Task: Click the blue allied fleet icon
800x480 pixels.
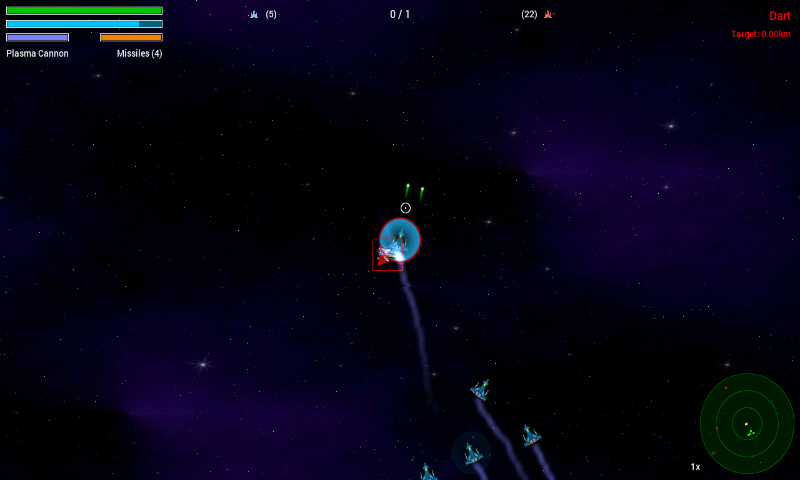Action: click(254, 15)
